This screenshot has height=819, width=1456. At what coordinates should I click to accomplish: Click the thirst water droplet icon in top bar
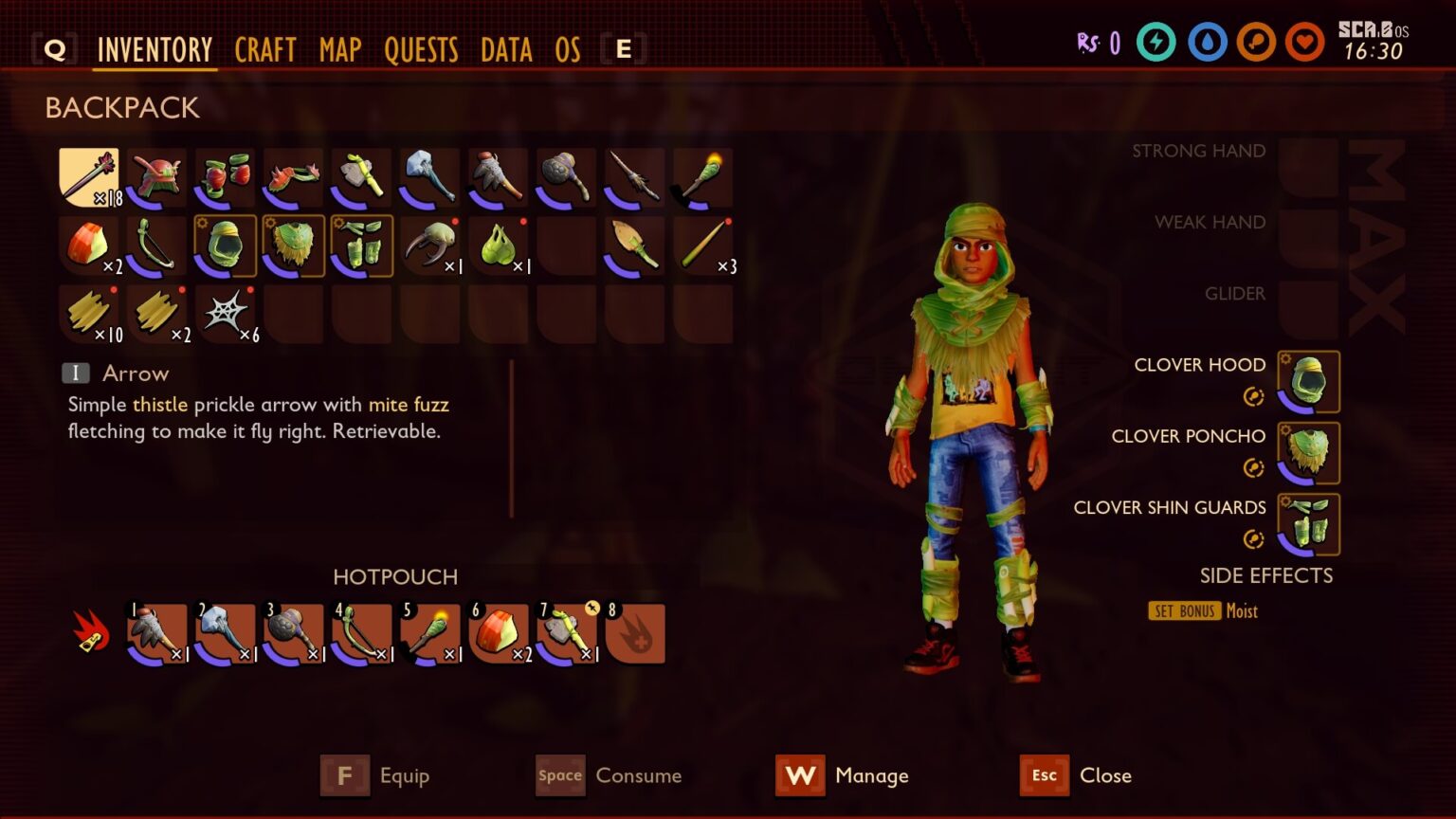(x=1206, y=43)
